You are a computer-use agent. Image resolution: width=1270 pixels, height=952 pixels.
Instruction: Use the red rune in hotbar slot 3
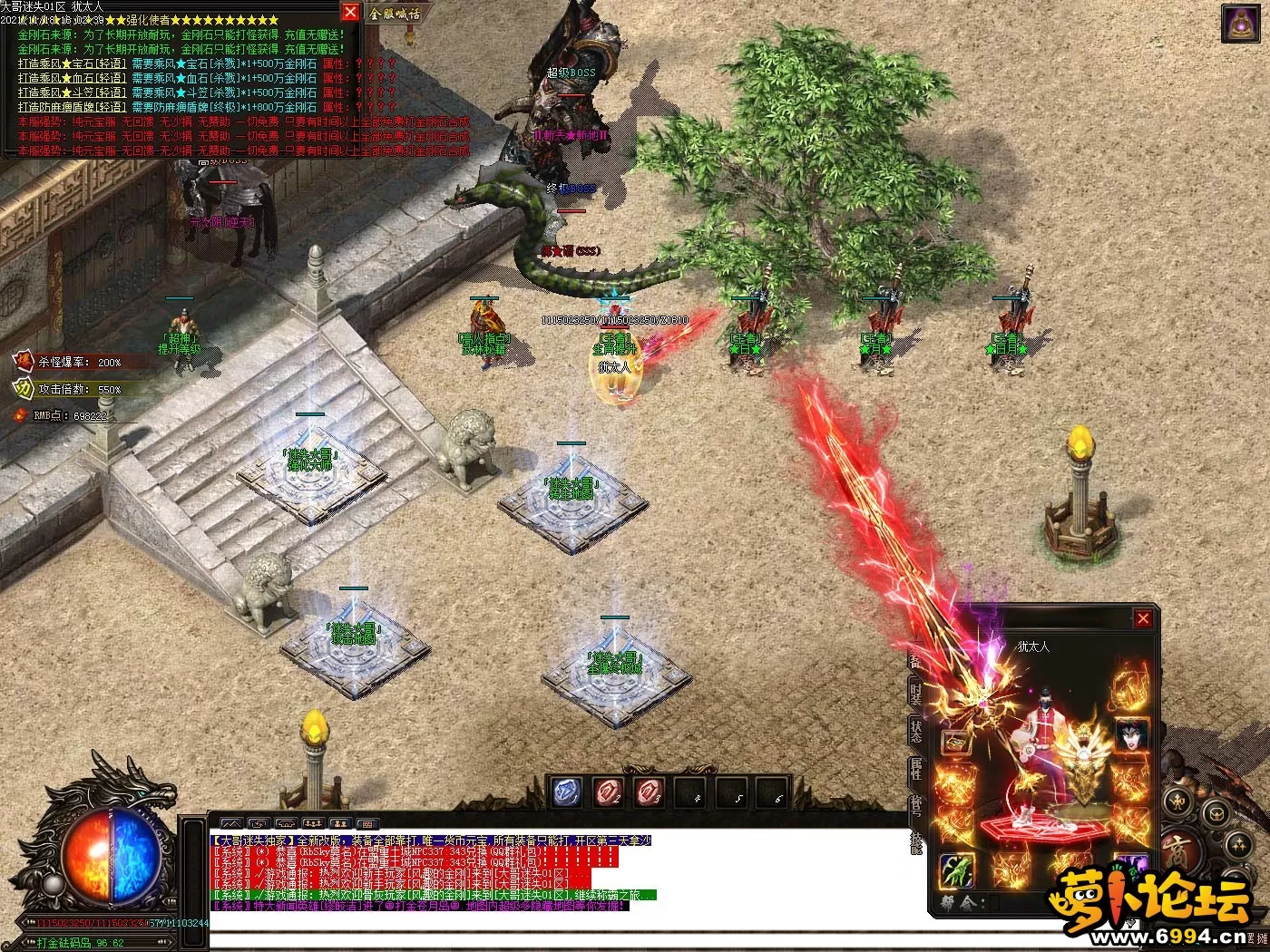[x=650, y=793]
